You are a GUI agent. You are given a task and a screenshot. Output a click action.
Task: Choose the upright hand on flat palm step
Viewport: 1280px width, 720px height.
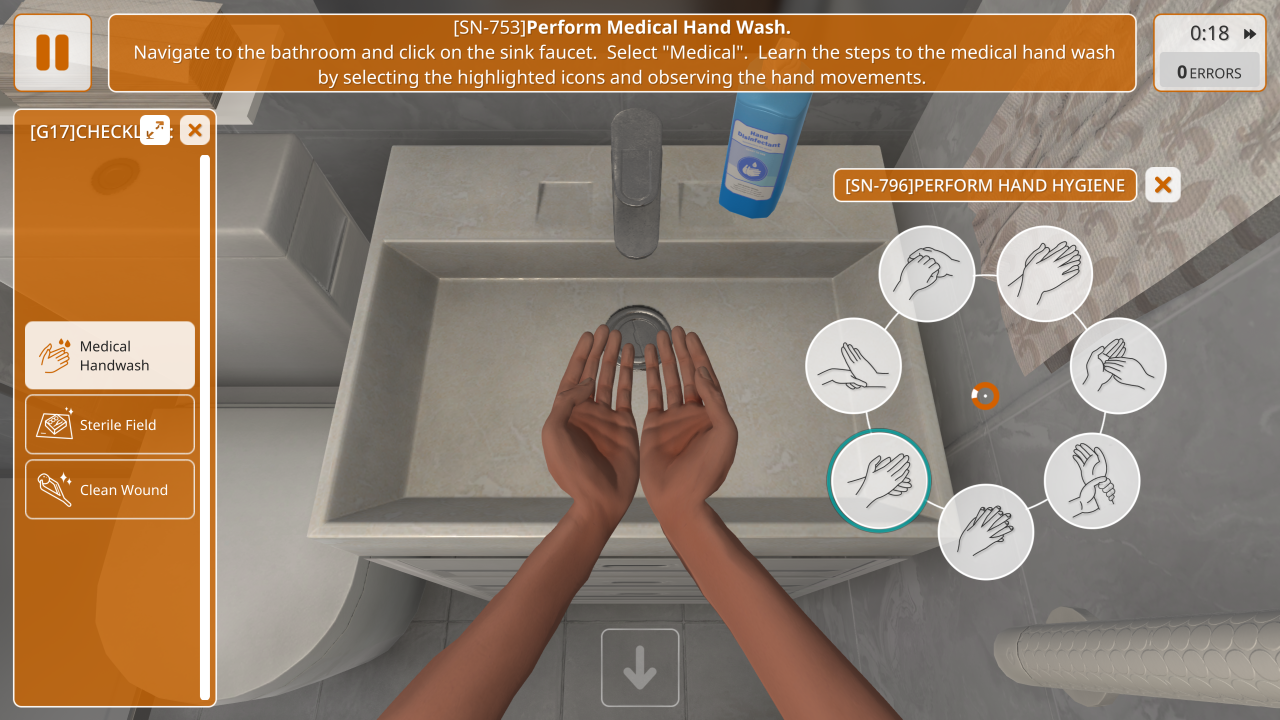pyautogui.click(x=853, y=365)
